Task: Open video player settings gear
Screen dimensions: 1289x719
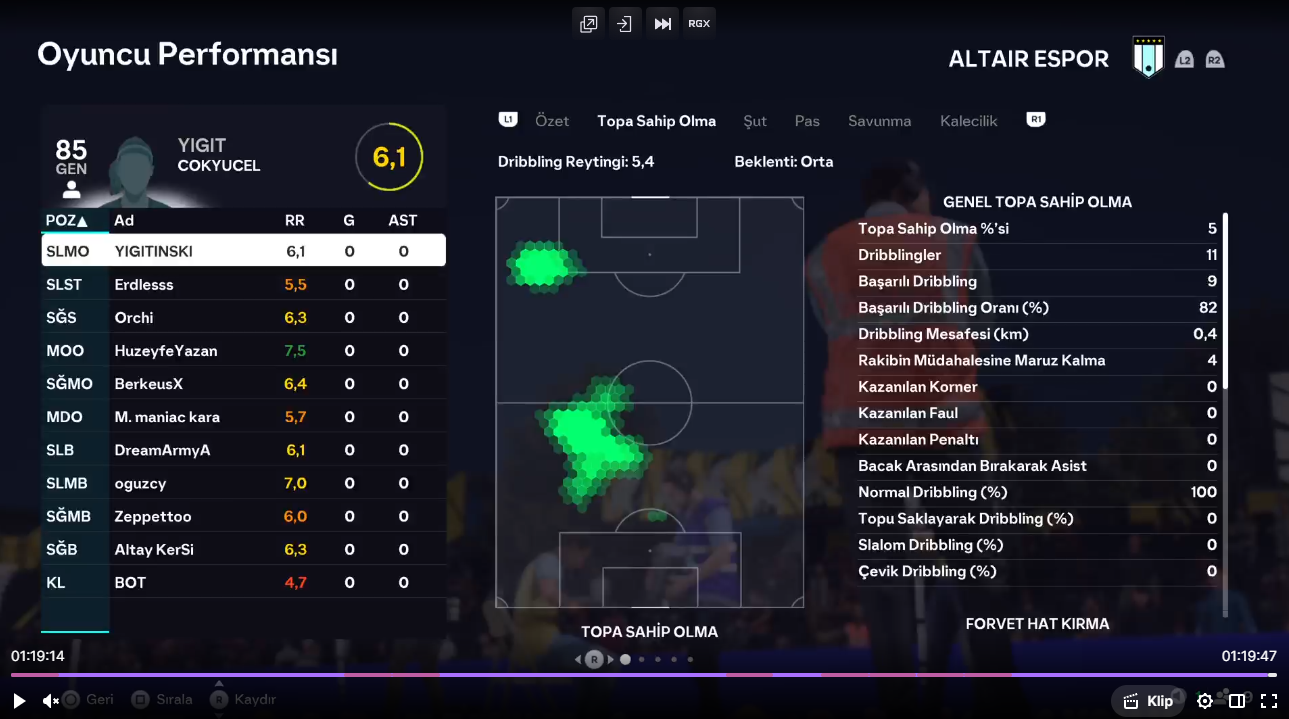Action: pyautogui.click(x=1205, y=701)
